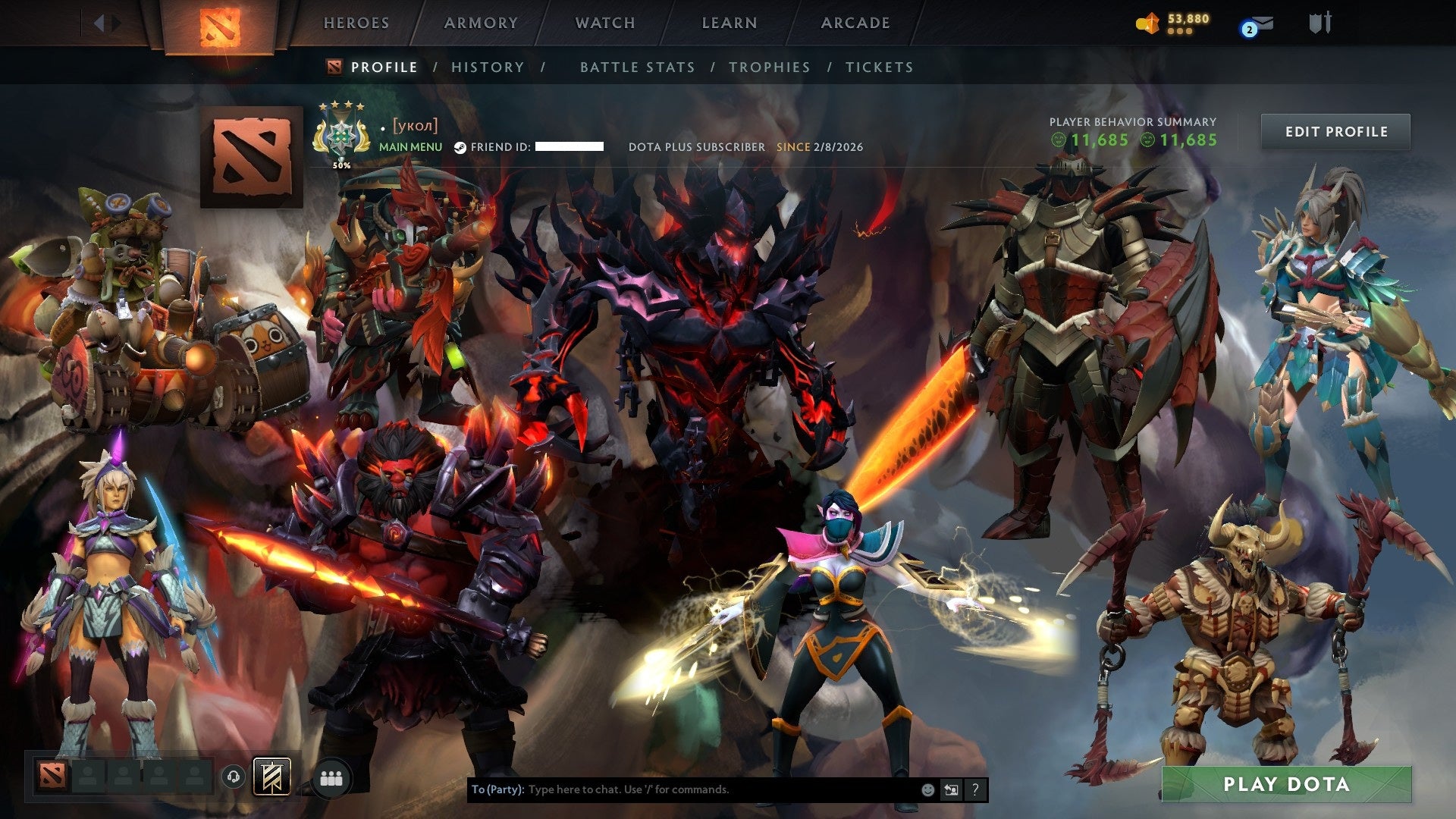
Task: Switch to the HISTORY tab
Action: coord(487,67)
